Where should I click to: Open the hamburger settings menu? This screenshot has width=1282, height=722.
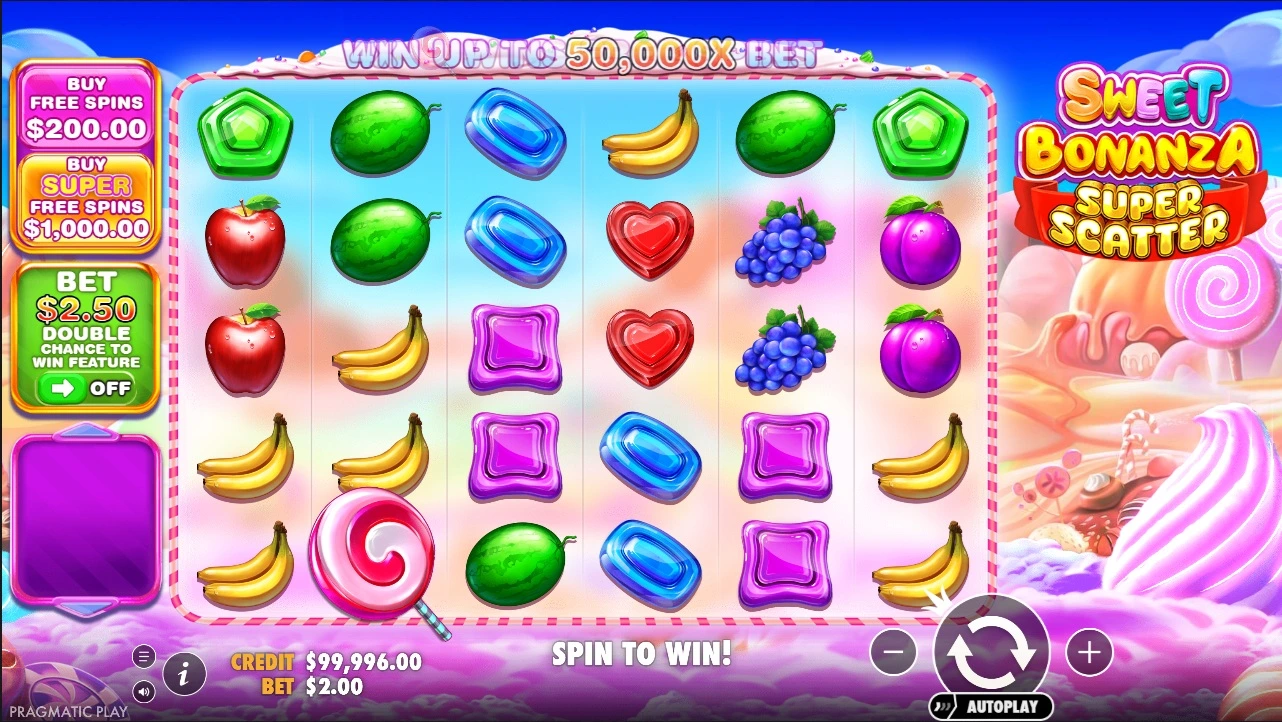[144, 656]
